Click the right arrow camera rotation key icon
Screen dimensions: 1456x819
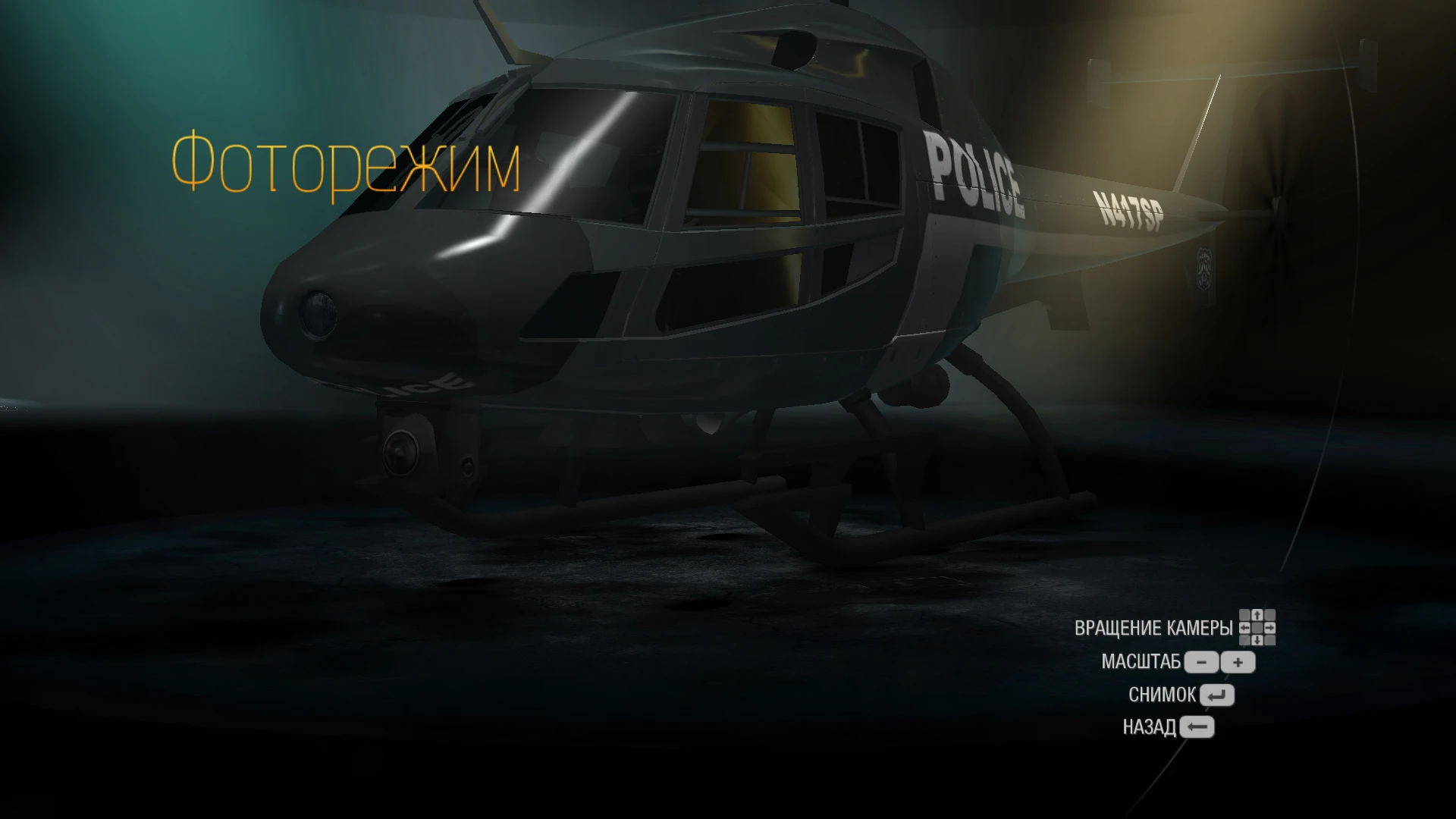(x=1271, y=628)
